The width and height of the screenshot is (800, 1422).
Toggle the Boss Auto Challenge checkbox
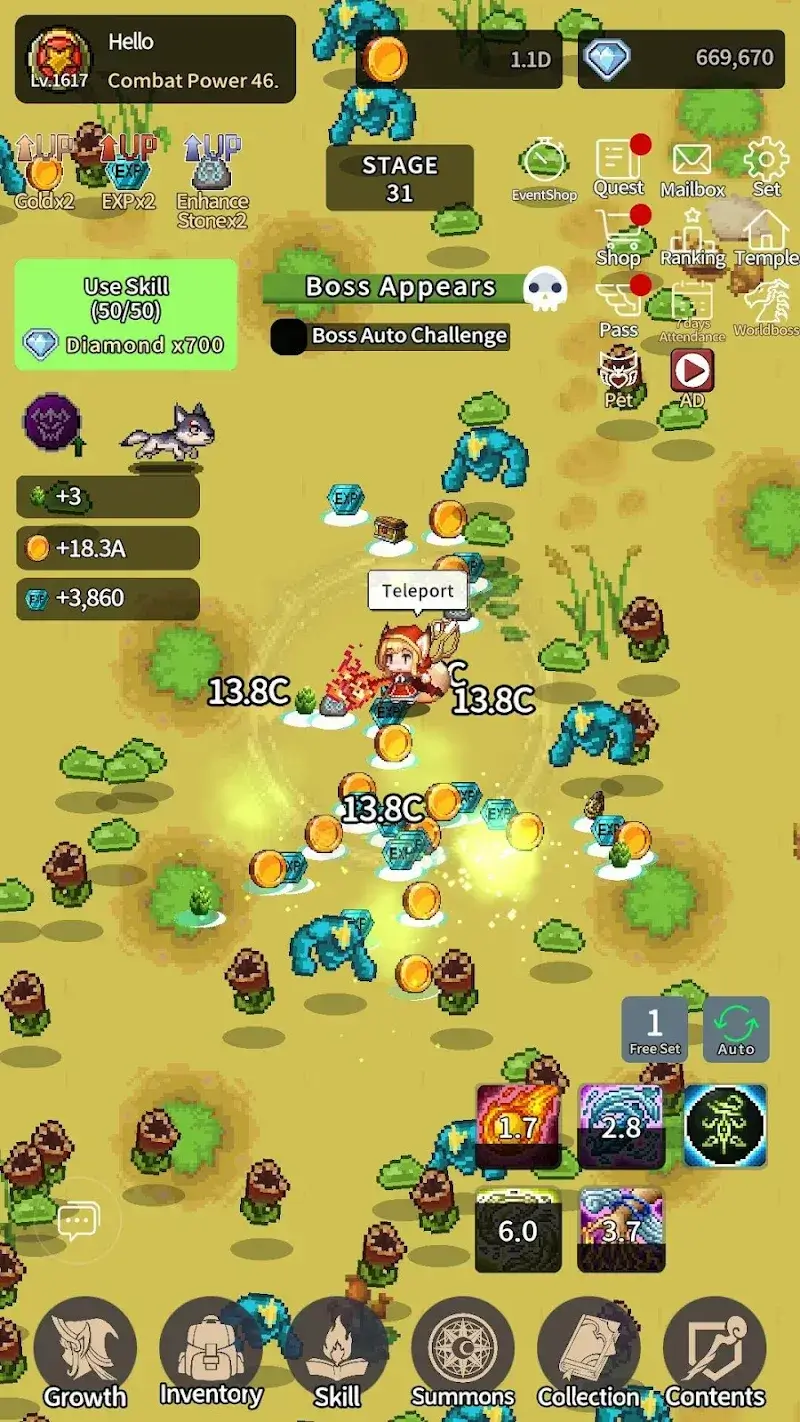tap(288, 336)
